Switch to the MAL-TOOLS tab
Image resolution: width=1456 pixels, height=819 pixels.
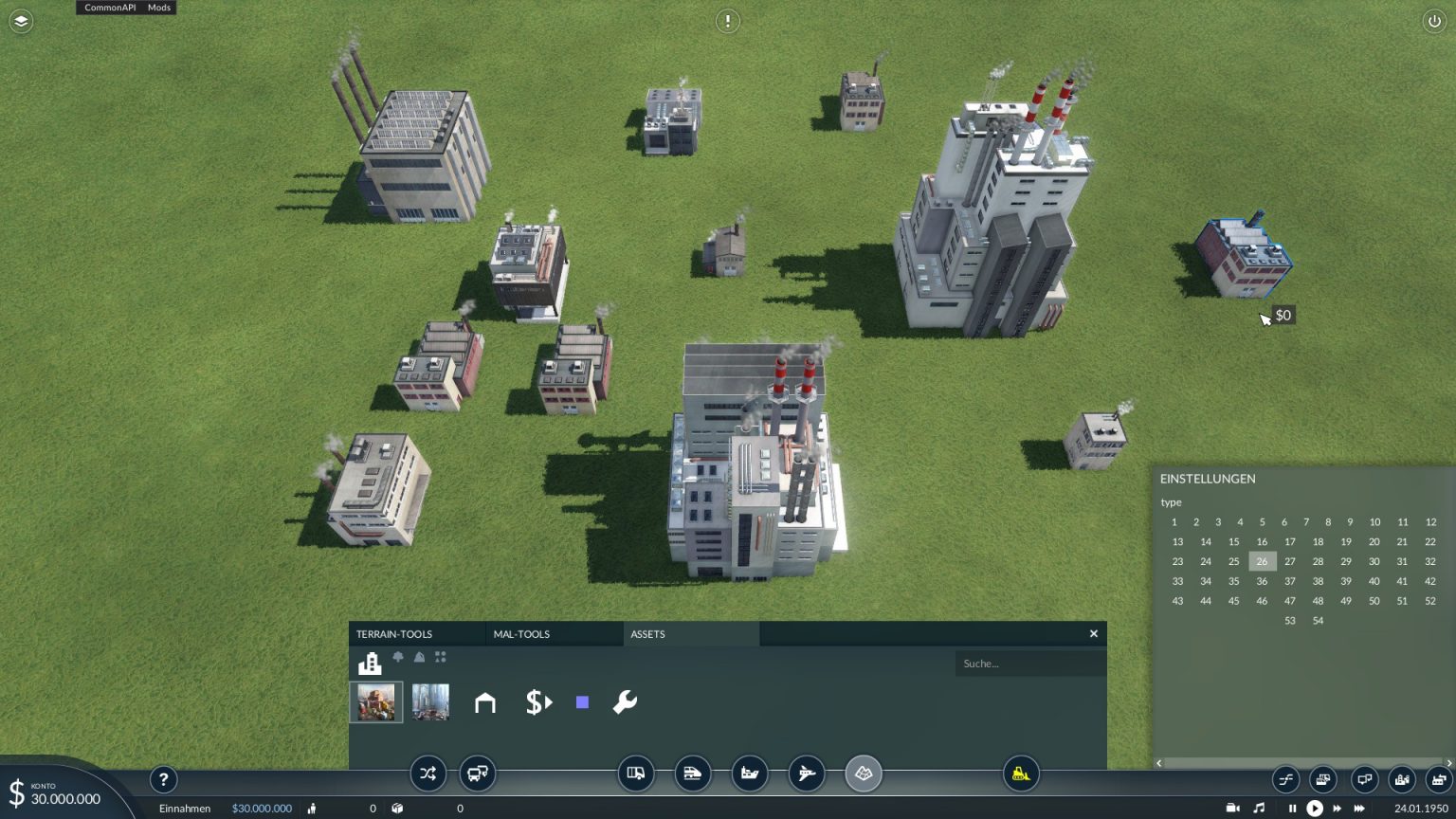click(x=520, y=633)
